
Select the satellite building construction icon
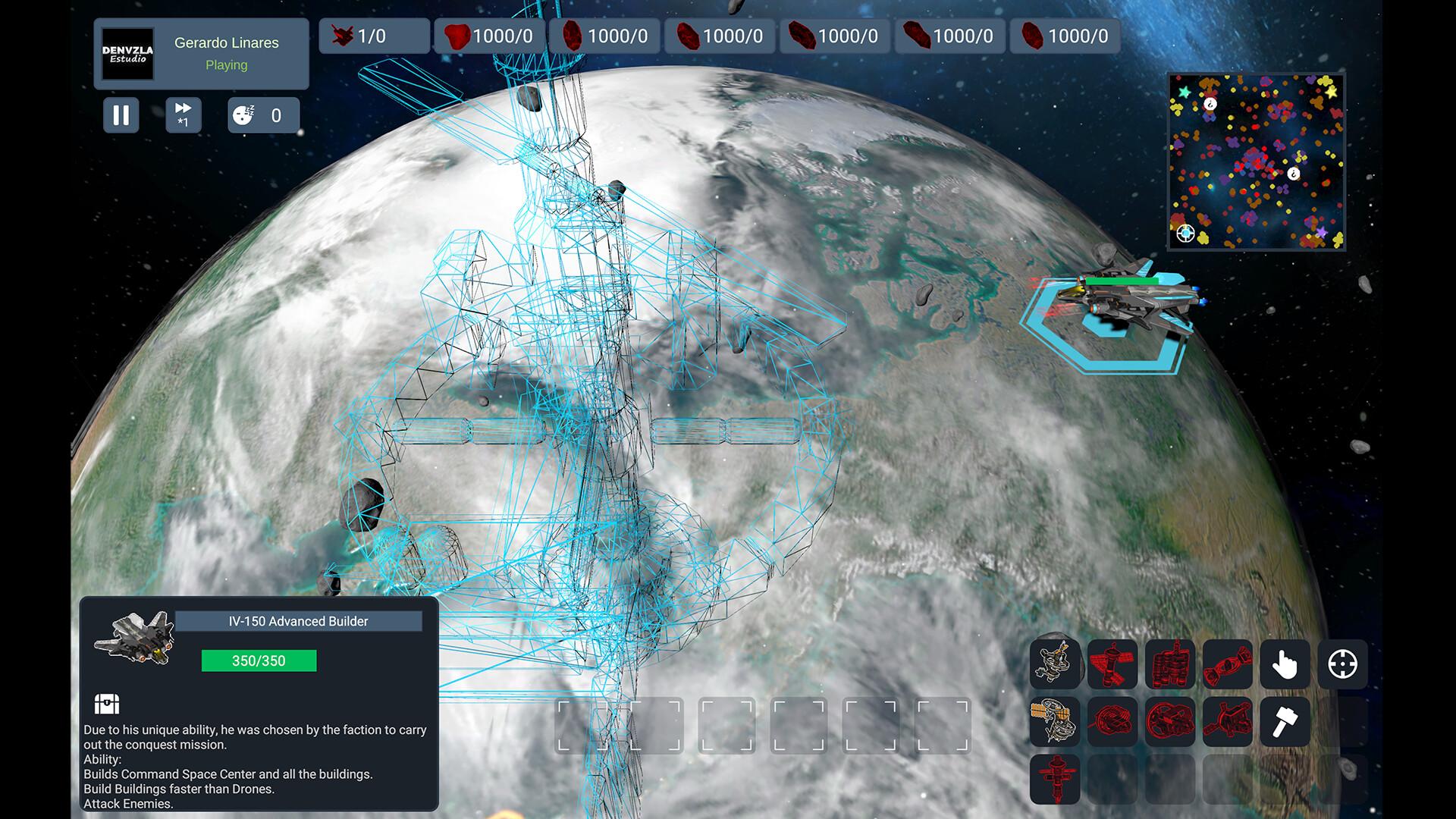click(1112, 665)
